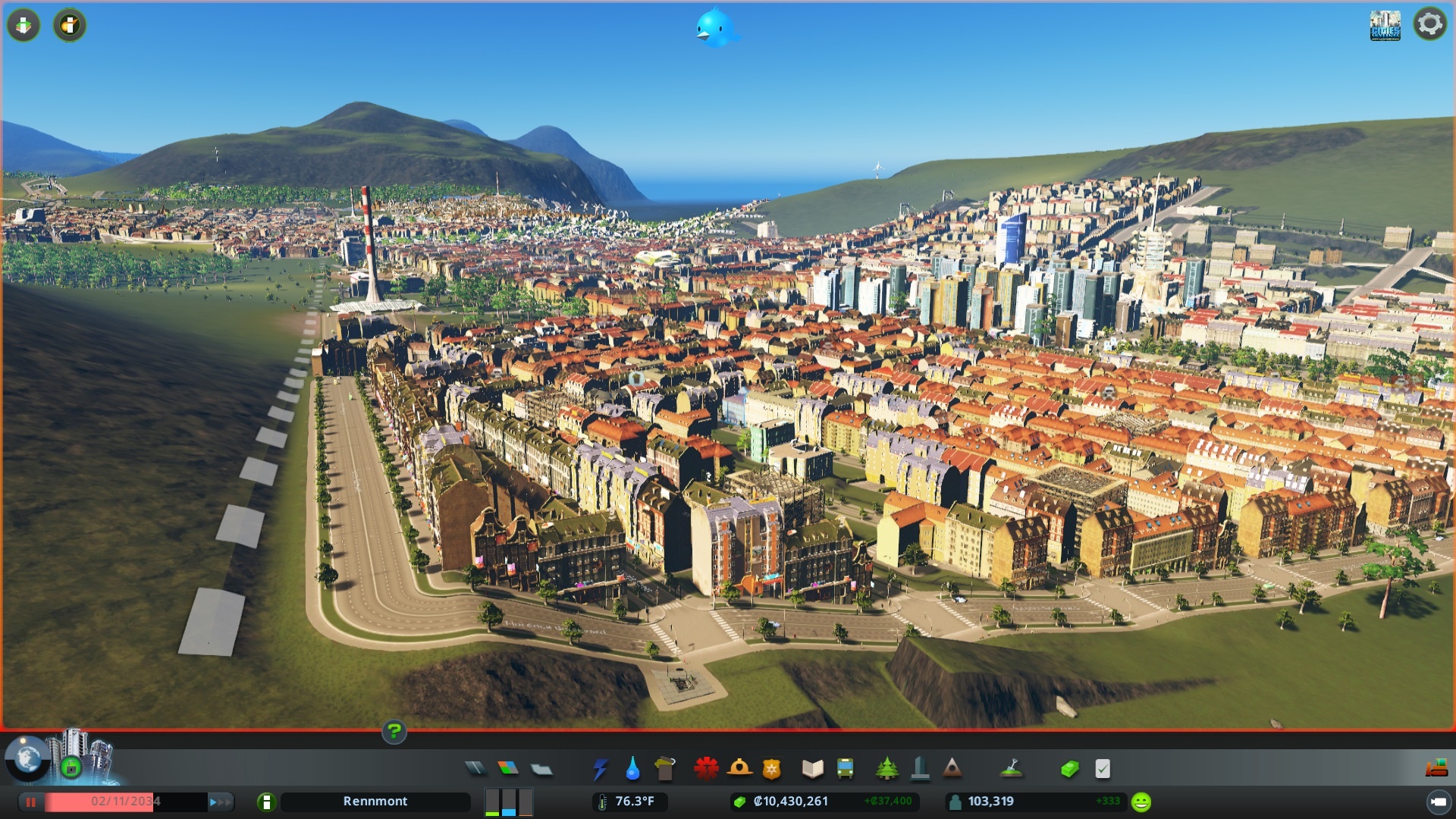Open the green question mark advisor

coord(394,732)
